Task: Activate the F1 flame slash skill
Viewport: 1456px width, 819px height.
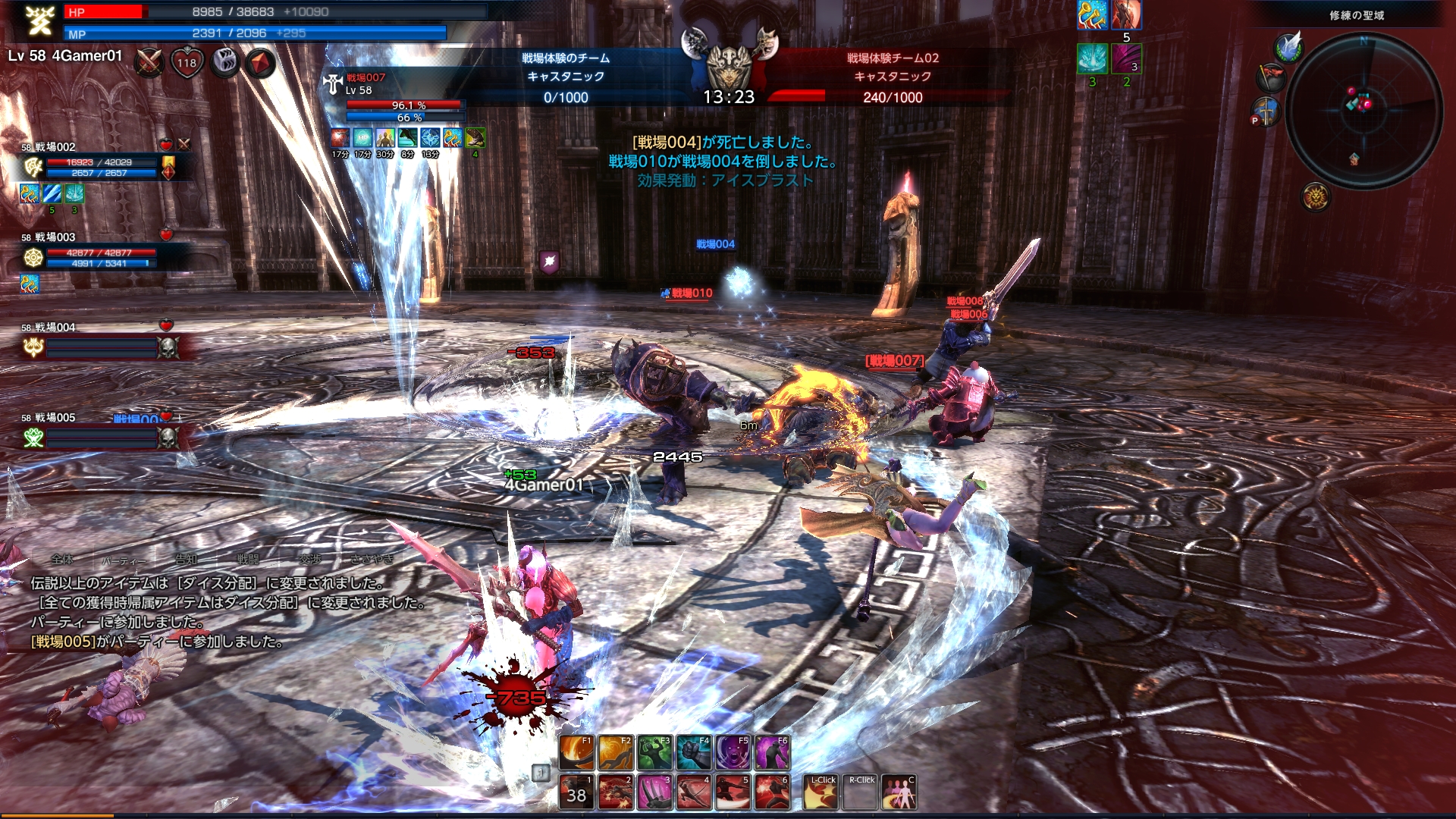Action: [x=577, y=752]
